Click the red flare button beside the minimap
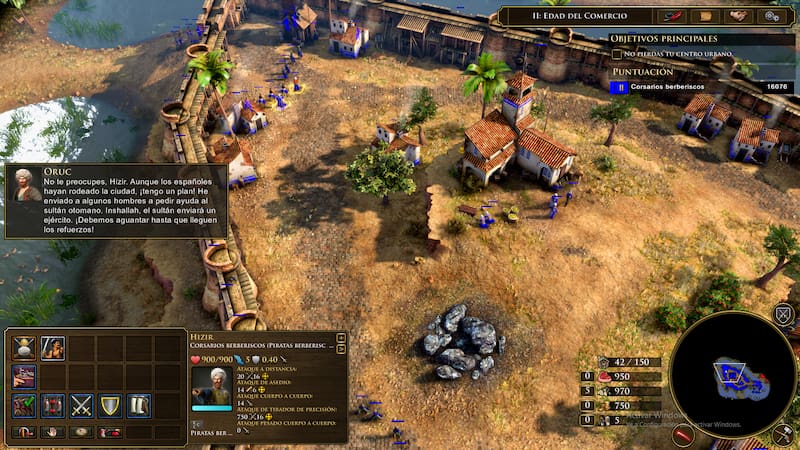800x450 pixels. (x=684, y=435)
